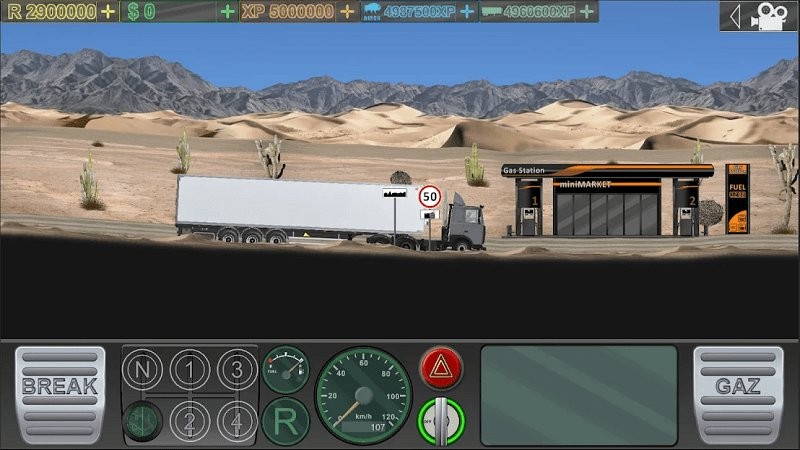
Task: Select gear 1 on the shifter
Action: click(189, 371)
